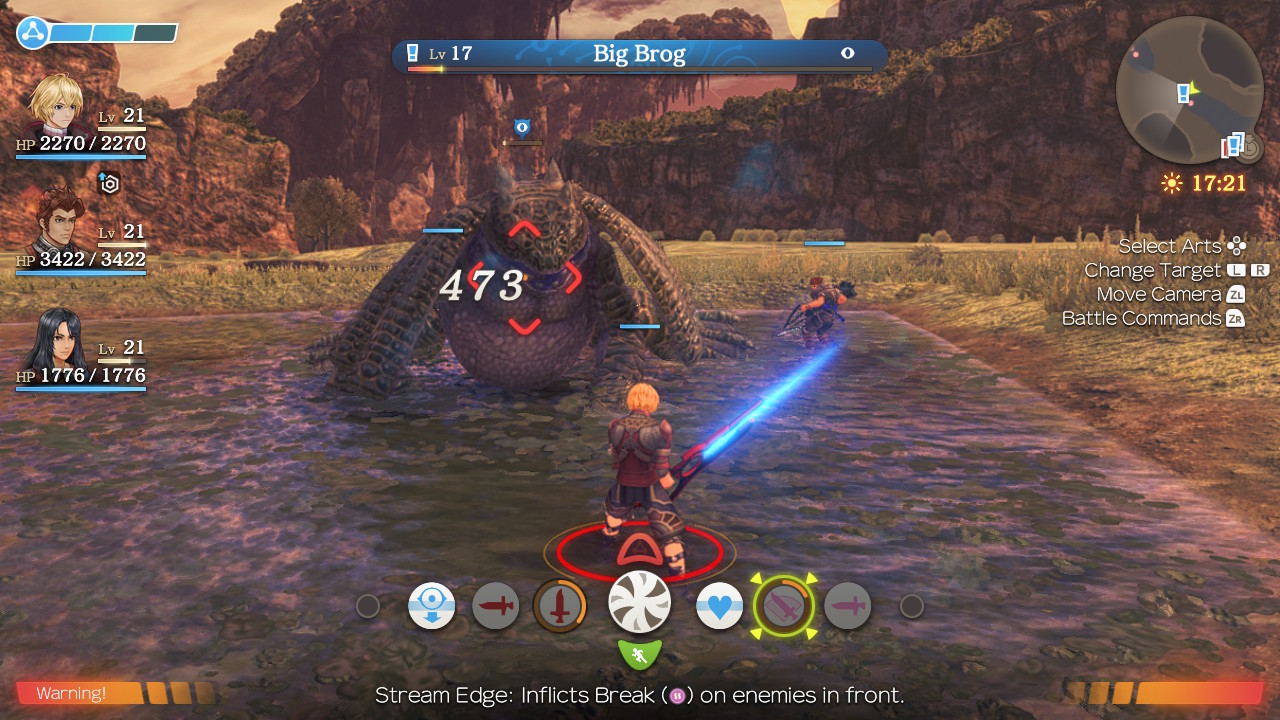Choose the pink horizontal sword art
The width and height of the screenshot is (1280, 720).
(x=848, y=606)
